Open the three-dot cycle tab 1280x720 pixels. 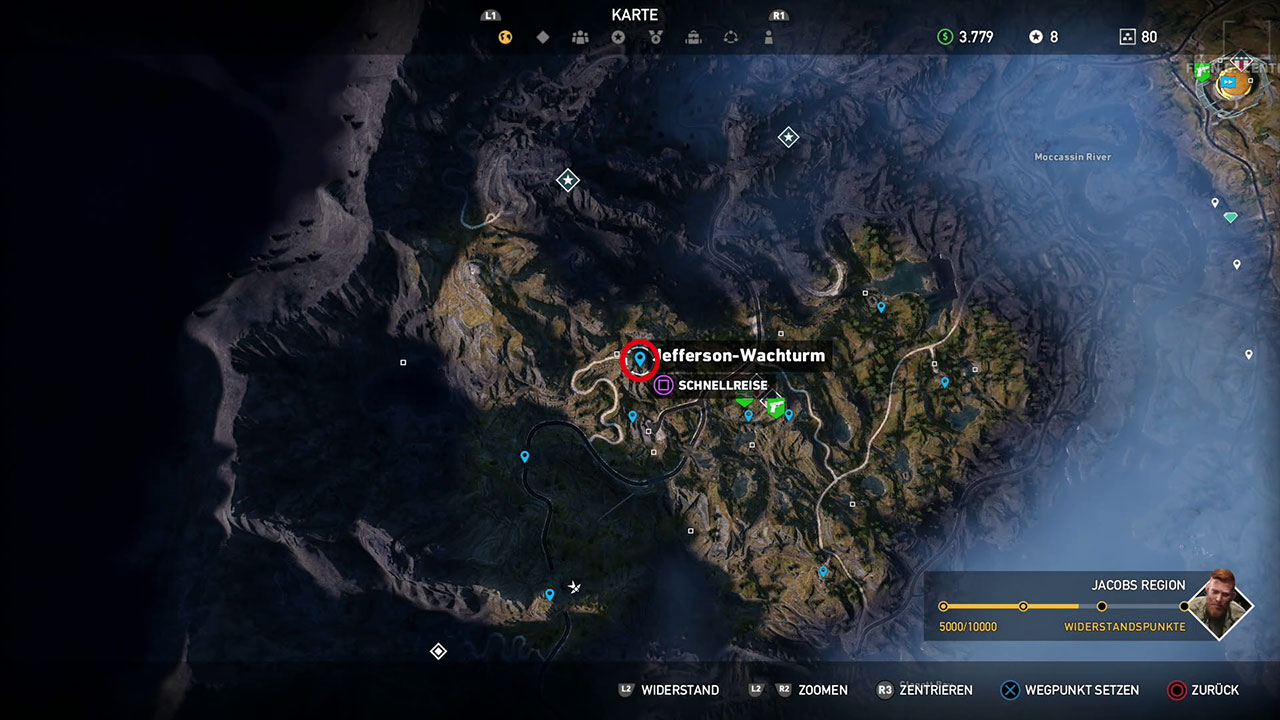coord(731,38)
